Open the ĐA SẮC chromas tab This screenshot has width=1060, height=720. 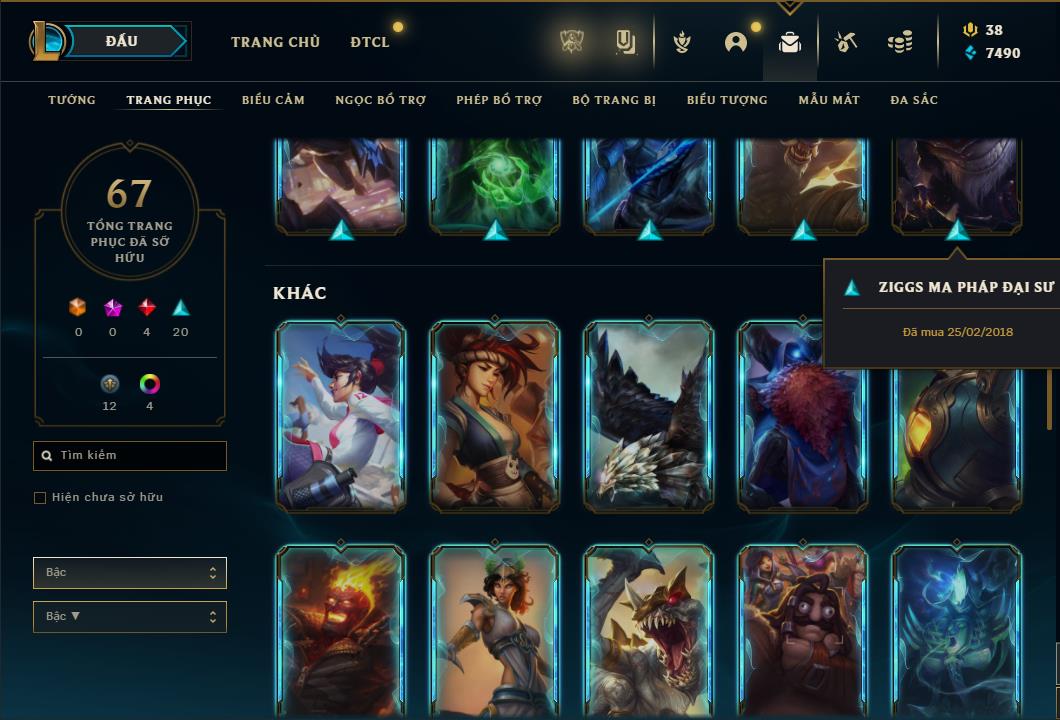pyautogui.click(x=914, y=100)
